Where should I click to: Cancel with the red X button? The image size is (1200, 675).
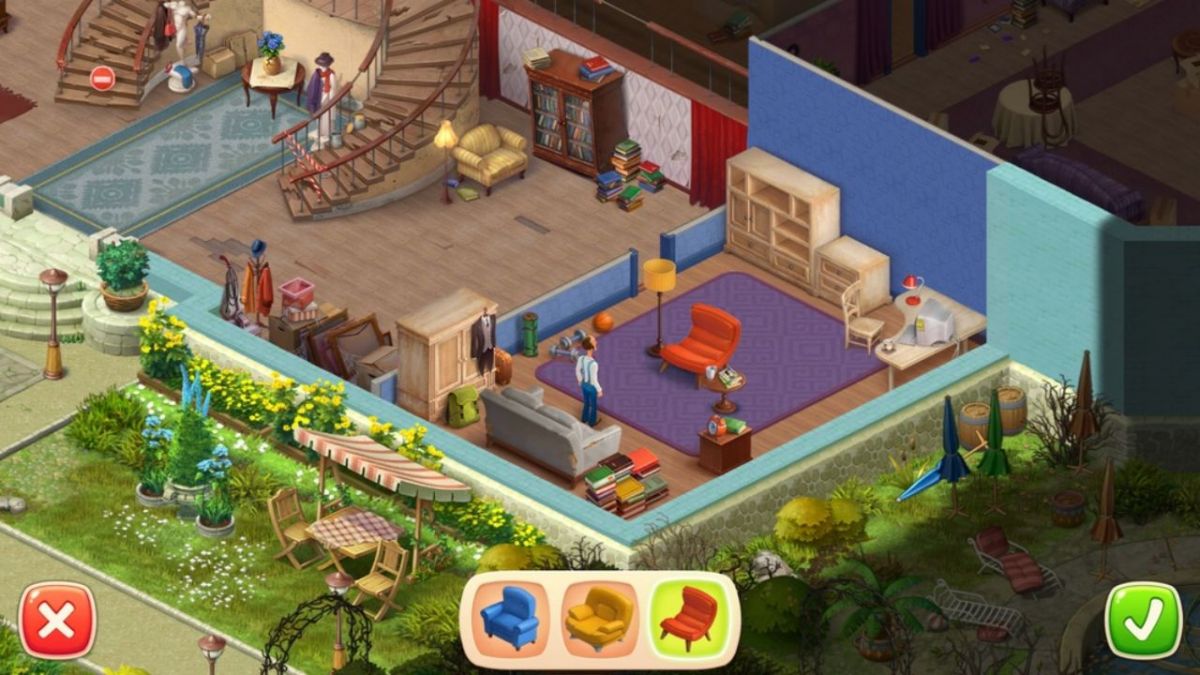[x=58, y=621]
